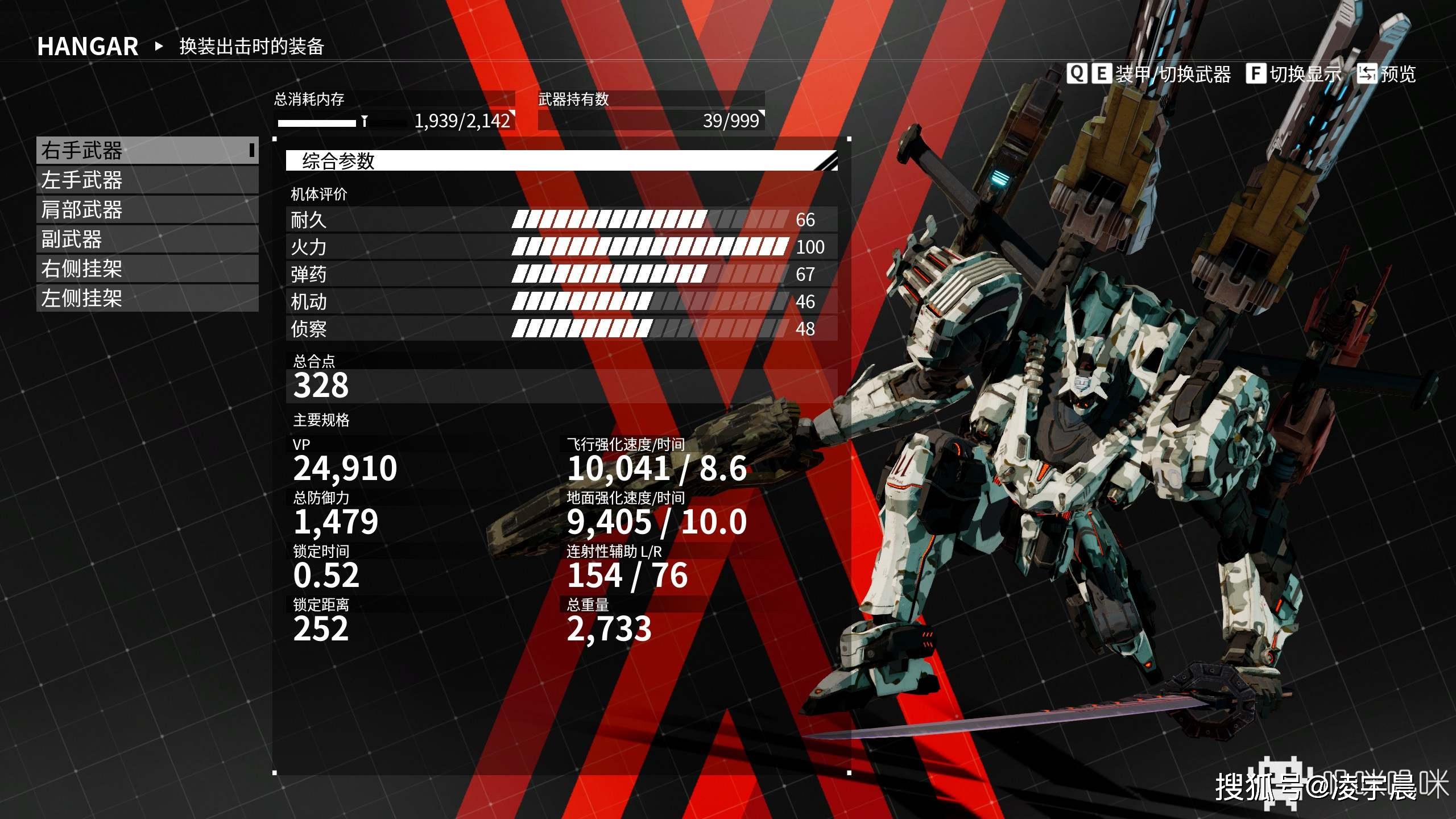
Task: Open the 预览 preview option
Action: coord(1397,74)
